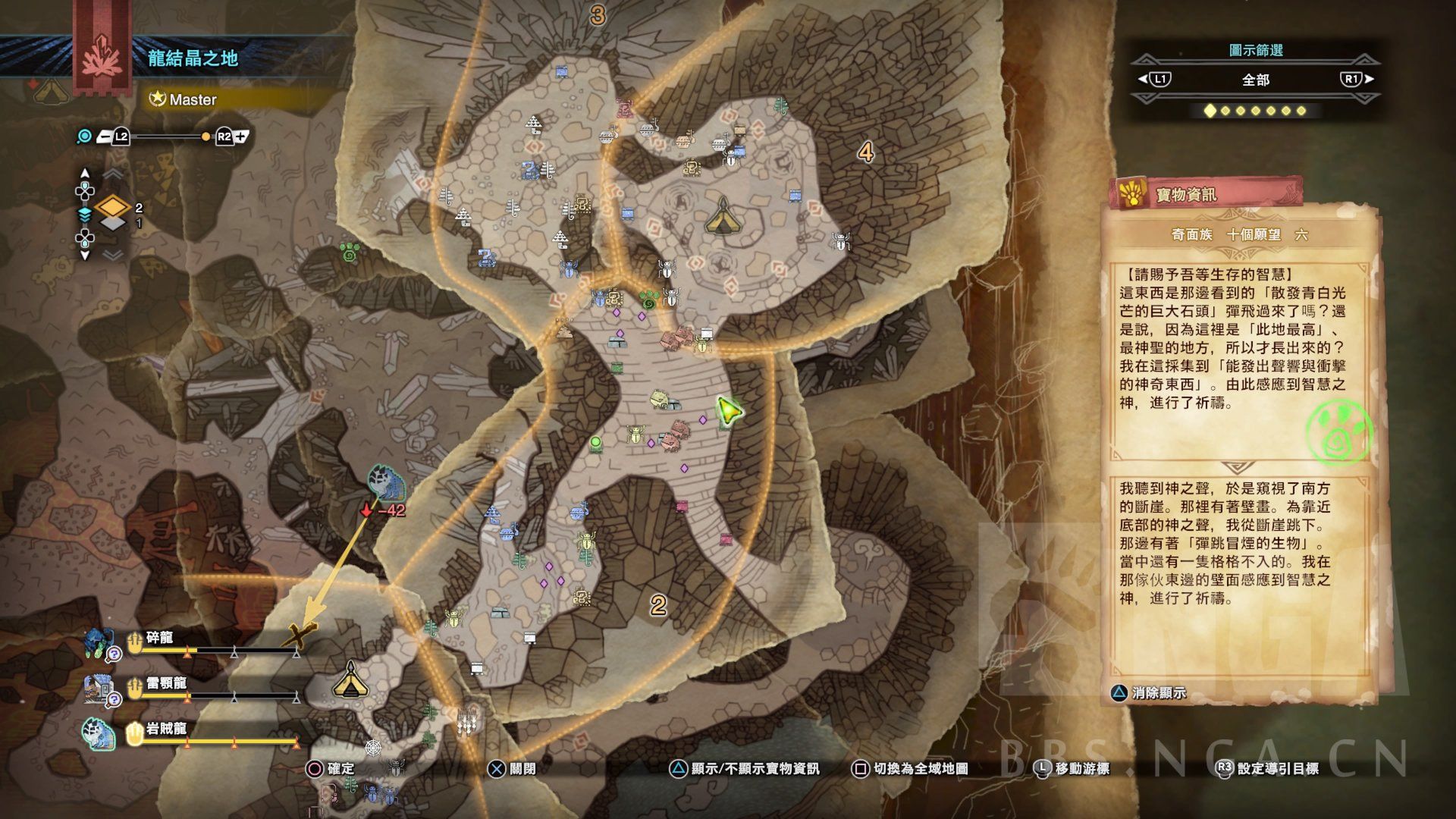The image size is (1456, 819).
Task: Click the southwest camp tent marker
Action: pyautogui.click(x=350, y=679)
